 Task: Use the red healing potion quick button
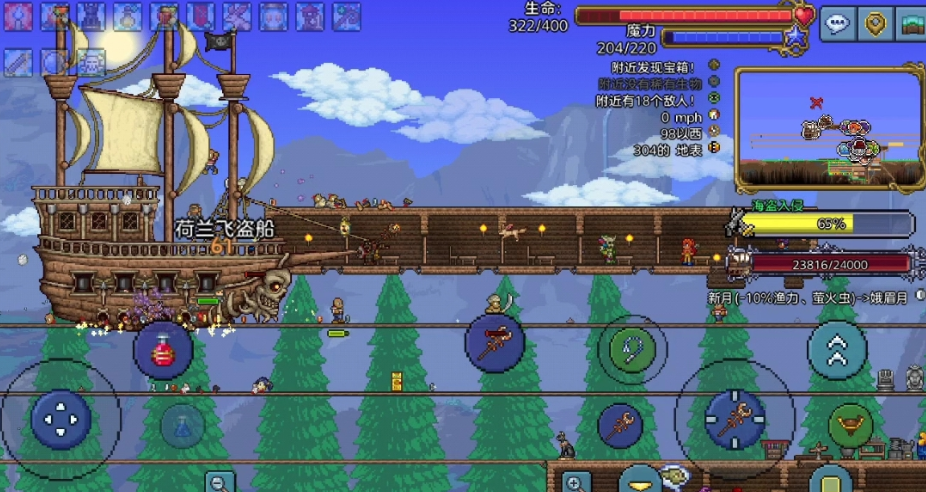point(163,350)
